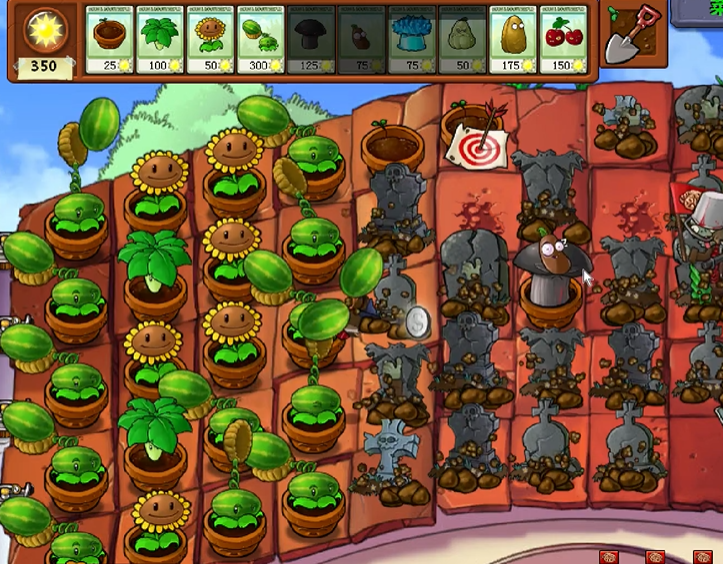Choose the Sunflower seed packet

coord(210,41)
